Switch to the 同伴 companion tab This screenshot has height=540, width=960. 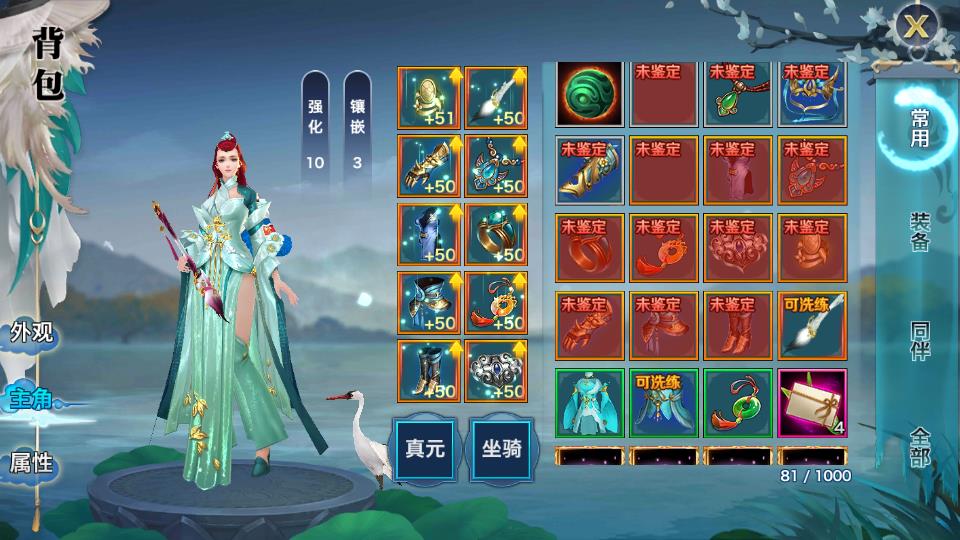[x=918, y=343]
